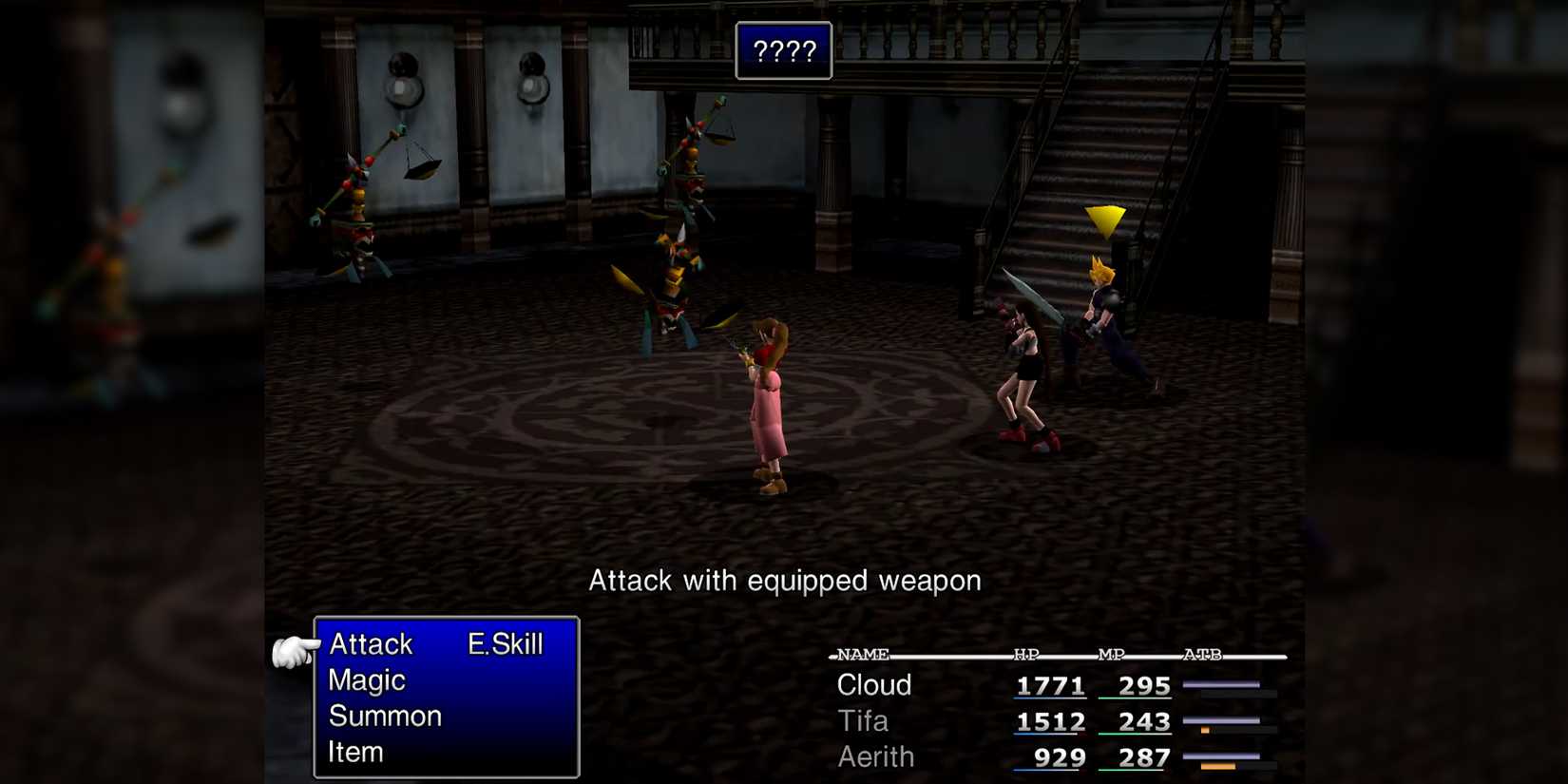Image resolution: width=1568 pixels, height=784 pixels.
Task: Click Aerith's MP value 287
Action: [1144, 757]
